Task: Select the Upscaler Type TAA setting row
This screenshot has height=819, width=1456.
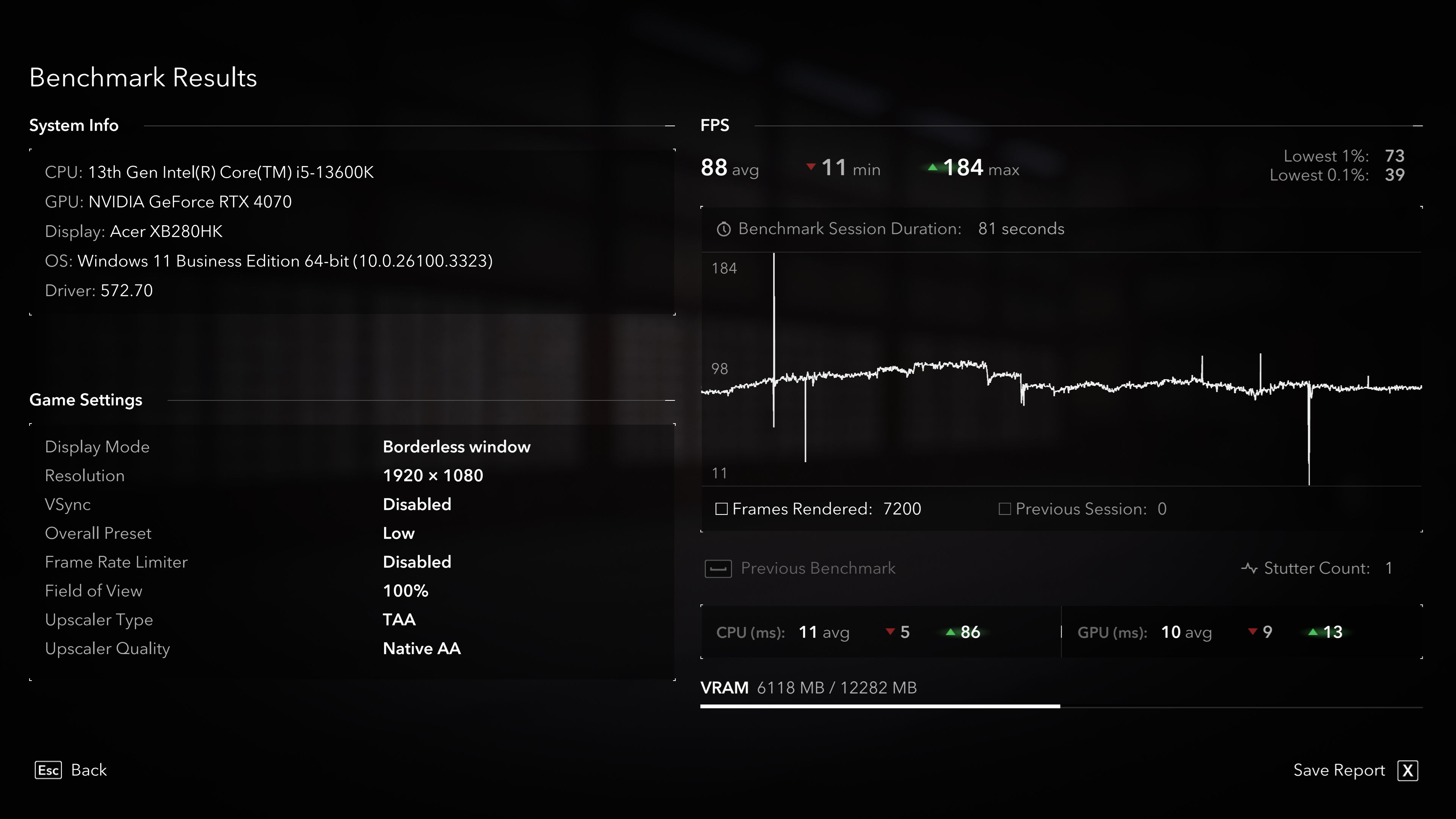Action: click(x=399, y=620)
